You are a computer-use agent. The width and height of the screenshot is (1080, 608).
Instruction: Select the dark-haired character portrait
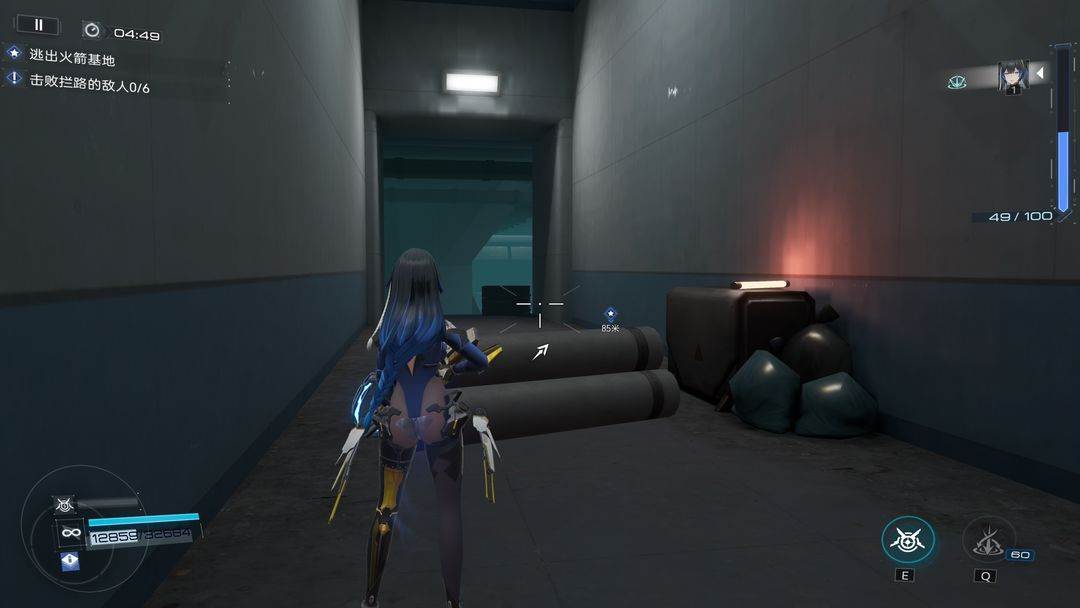(1012, 77)
